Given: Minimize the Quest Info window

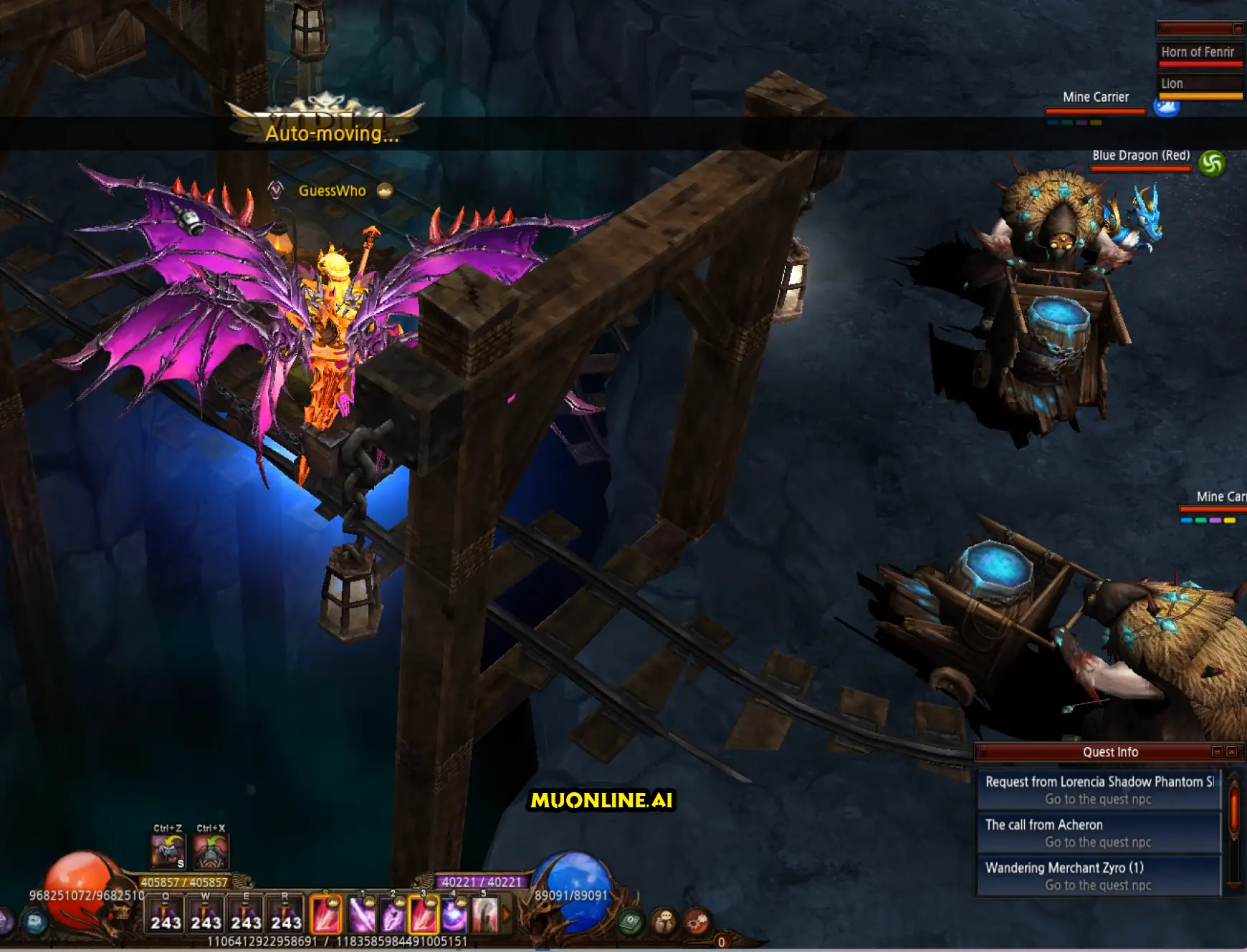Looking at the screenshot, I should [x=1217, y=751].
